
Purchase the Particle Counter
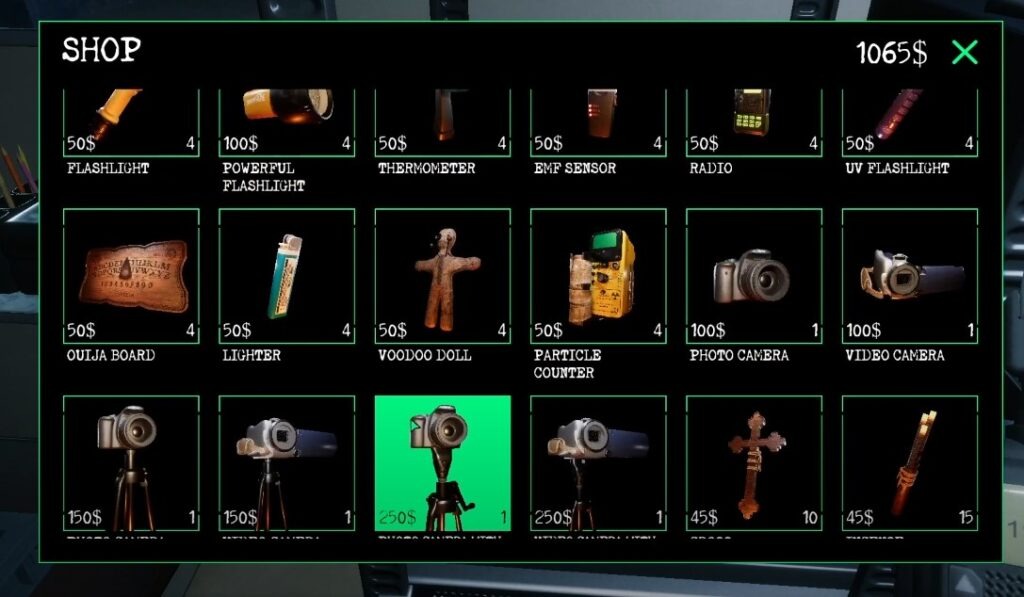tap(598, 276)
